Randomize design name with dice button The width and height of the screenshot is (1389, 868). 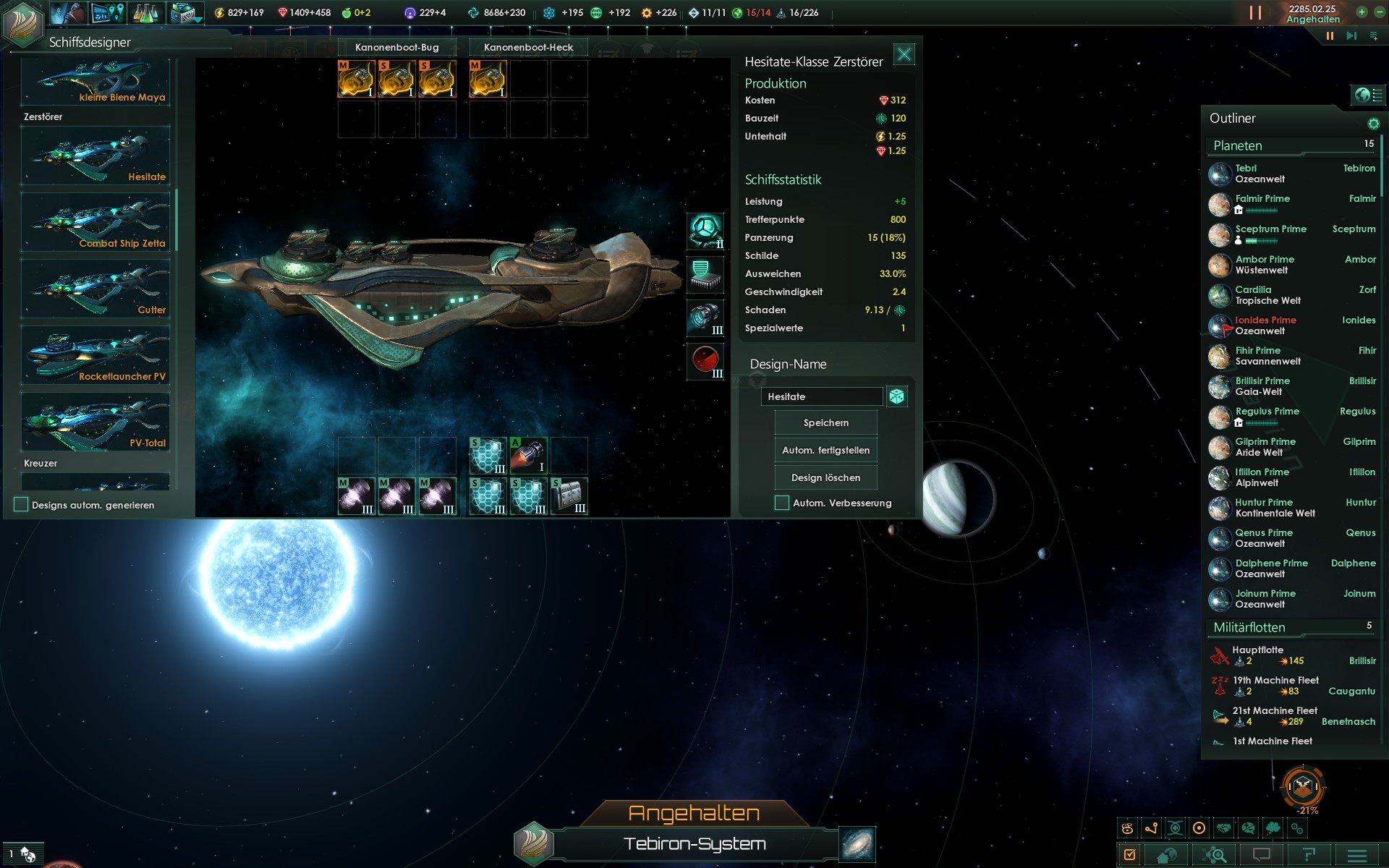coord(897,396)
